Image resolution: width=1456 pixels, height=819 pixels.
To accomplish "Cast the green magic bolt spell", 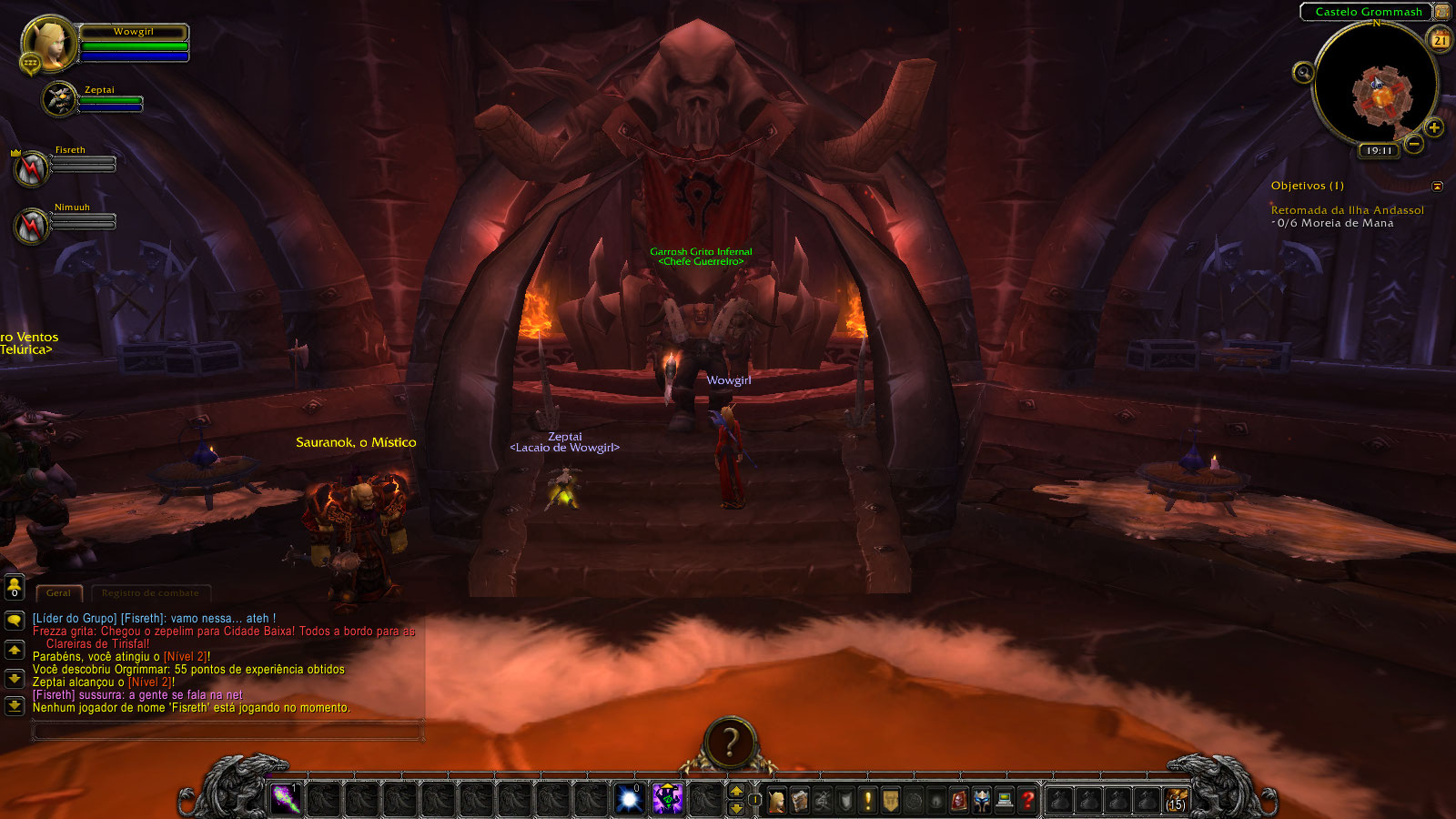I will pyautogui.click(x=286, y=799).
